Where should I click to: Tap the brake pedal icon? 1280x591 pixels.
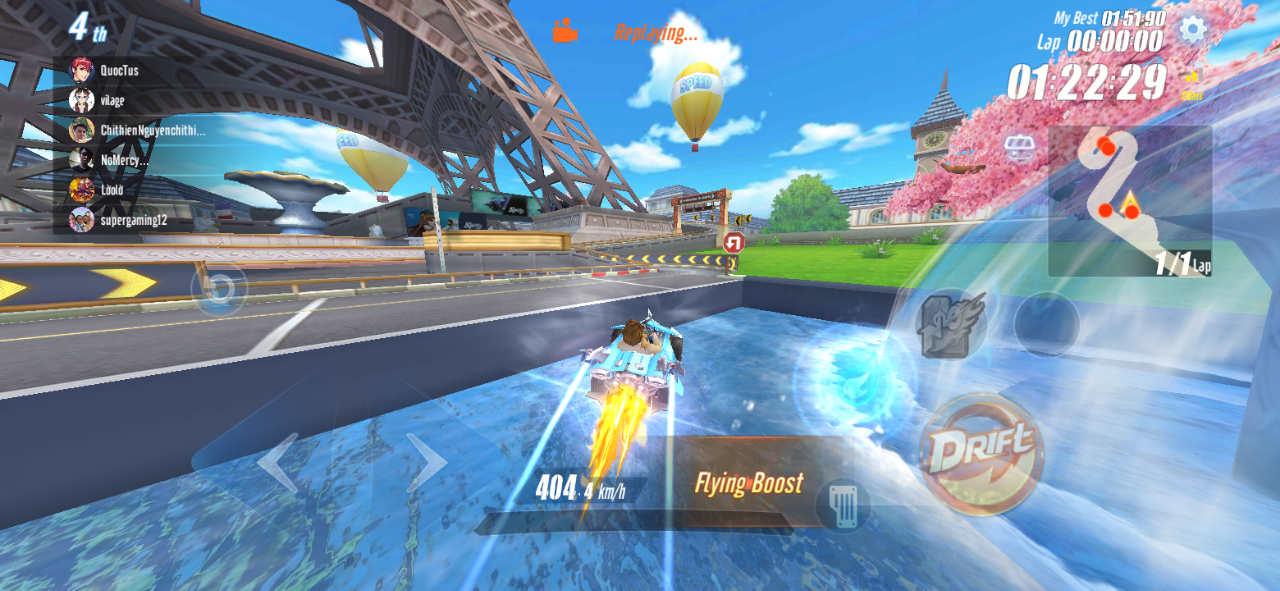[x=842, y=505]
